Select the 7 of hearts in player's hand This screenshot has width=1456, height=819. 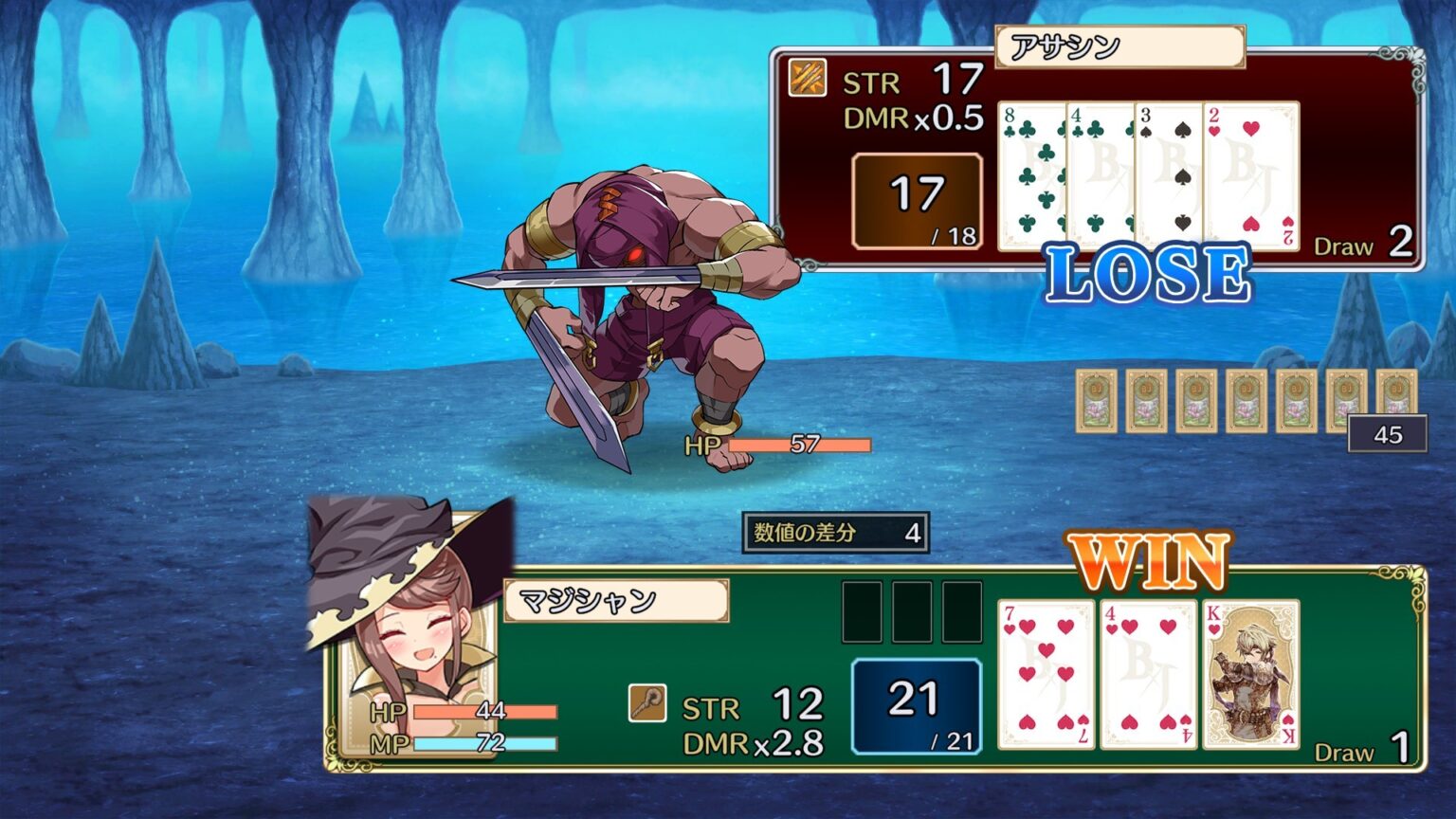[x=1046, y=680]
